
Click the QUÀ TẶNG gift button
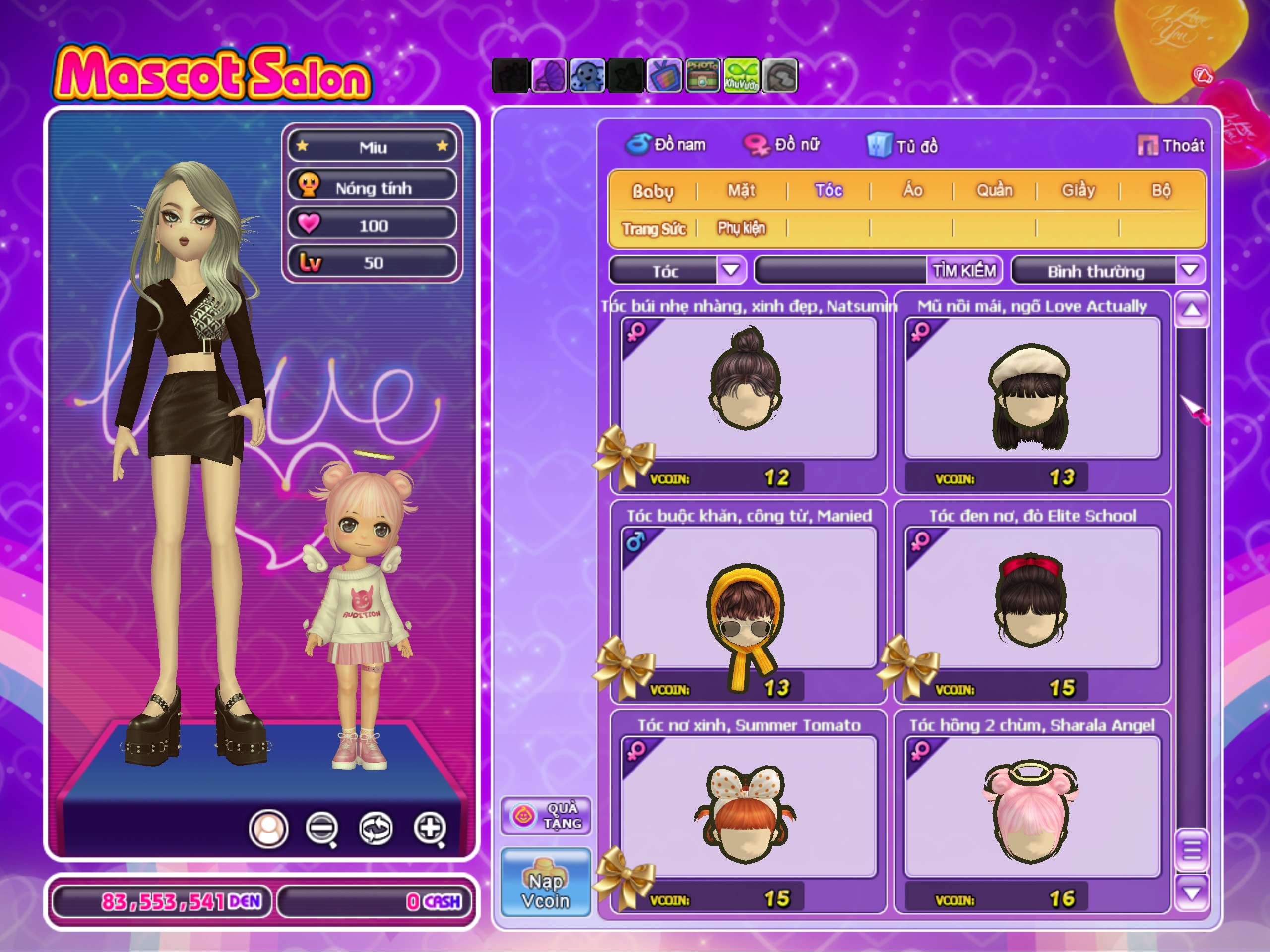[x=545, y=816]
